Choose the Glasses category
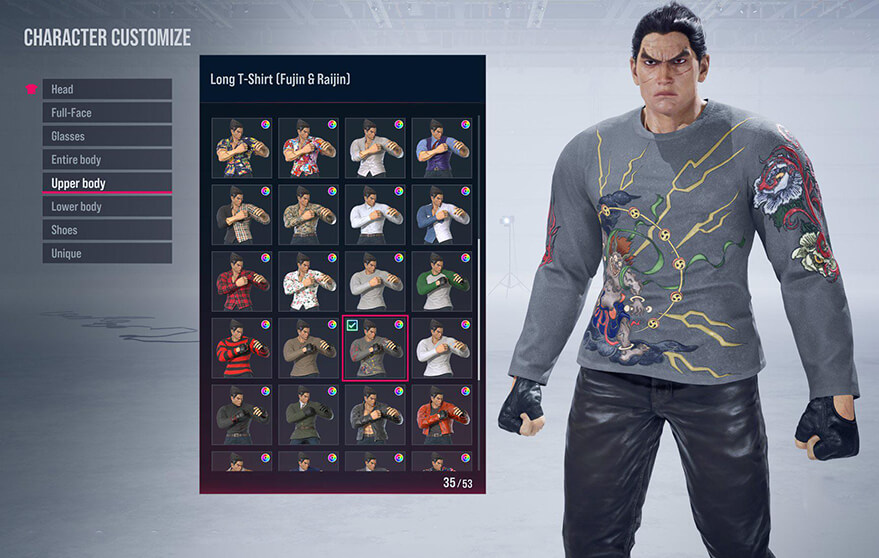The width and height of the screenshot is (879, 558). tap(107, 136)
